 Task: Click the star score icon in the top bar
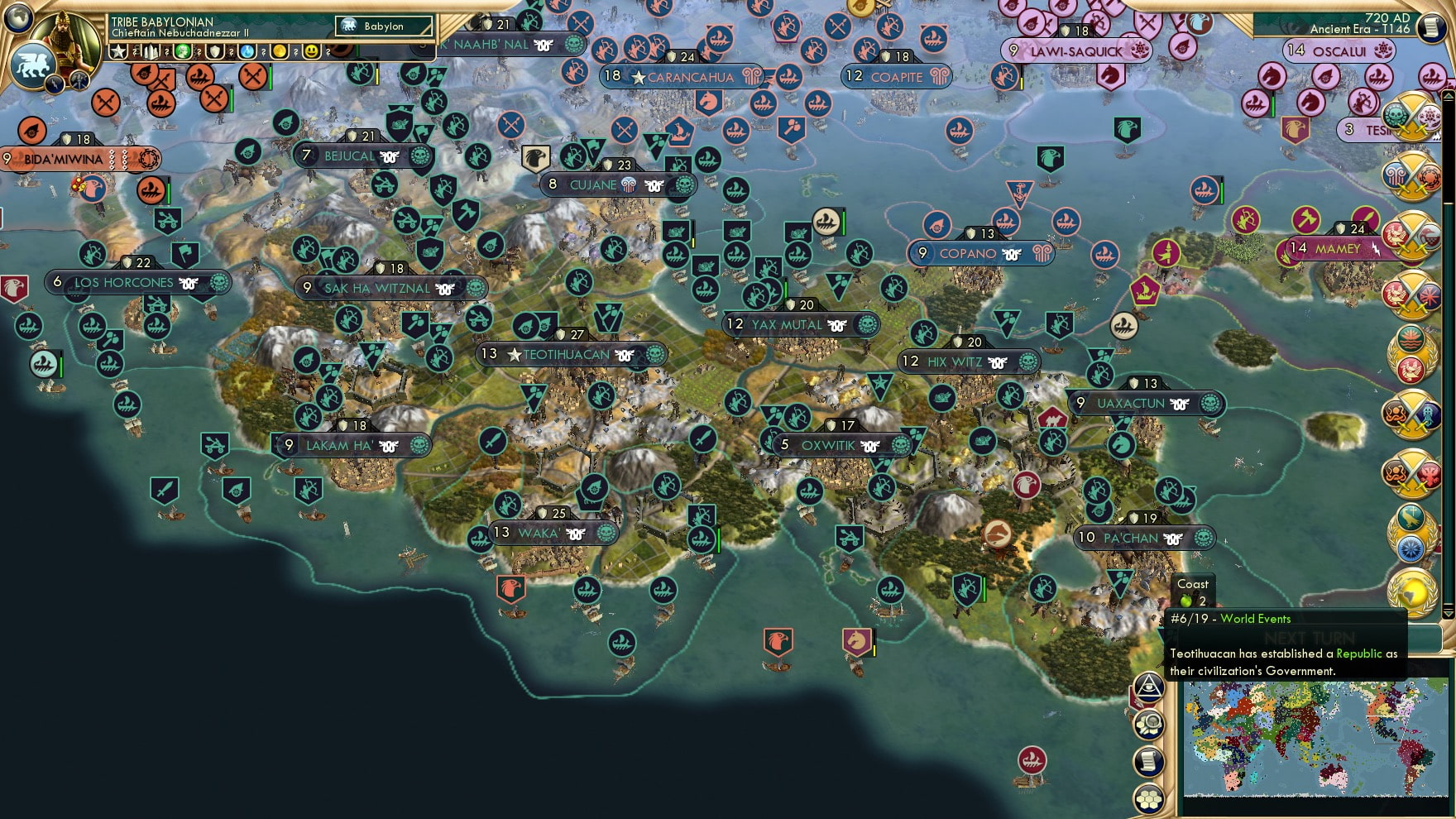[x=117, y=51]
